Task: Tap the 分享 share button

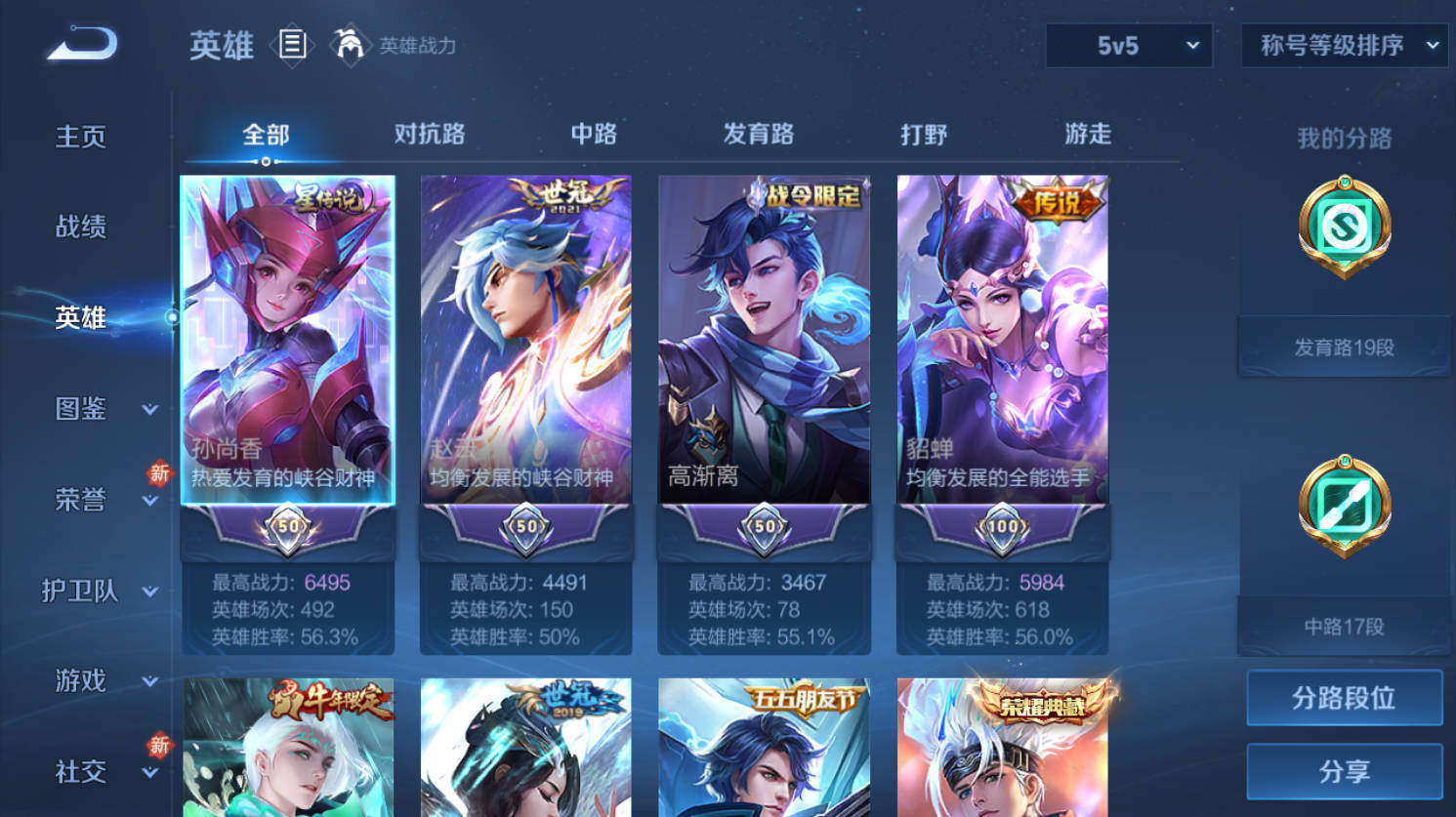Action: pos(1344,772)
